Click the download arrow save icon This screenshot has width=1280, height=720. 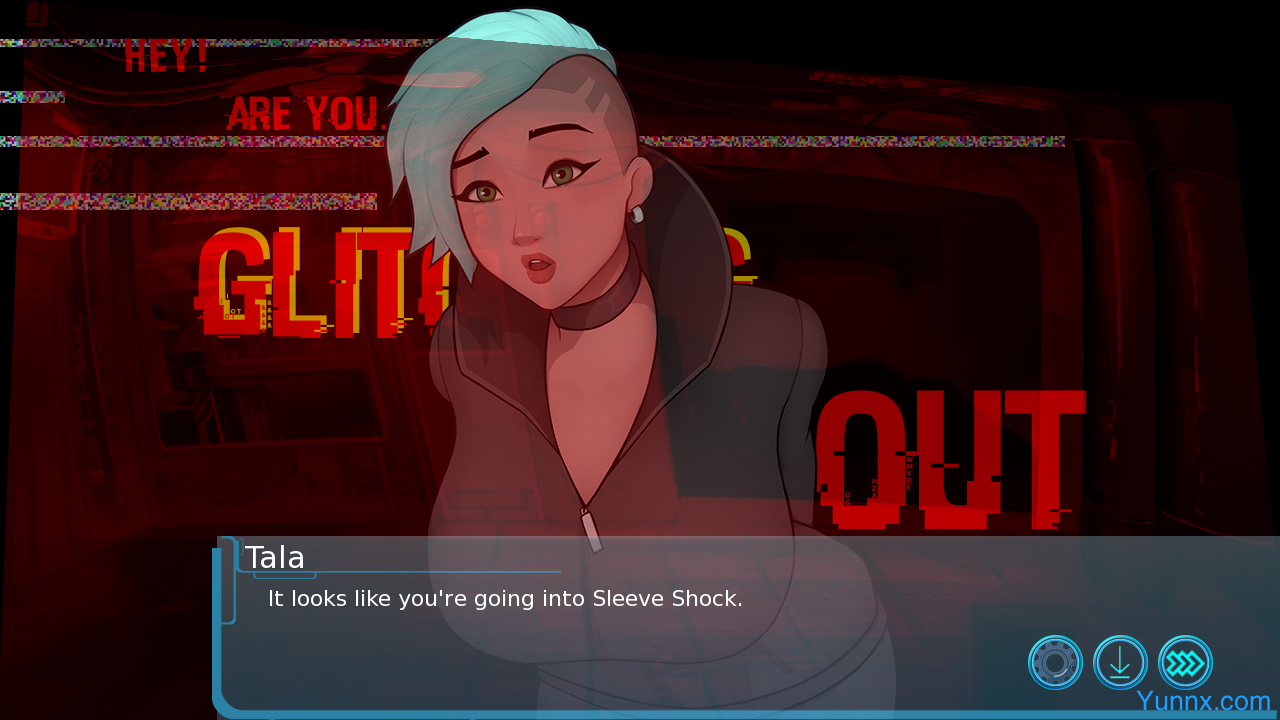pyautogui.click(x=1120, y=662)
